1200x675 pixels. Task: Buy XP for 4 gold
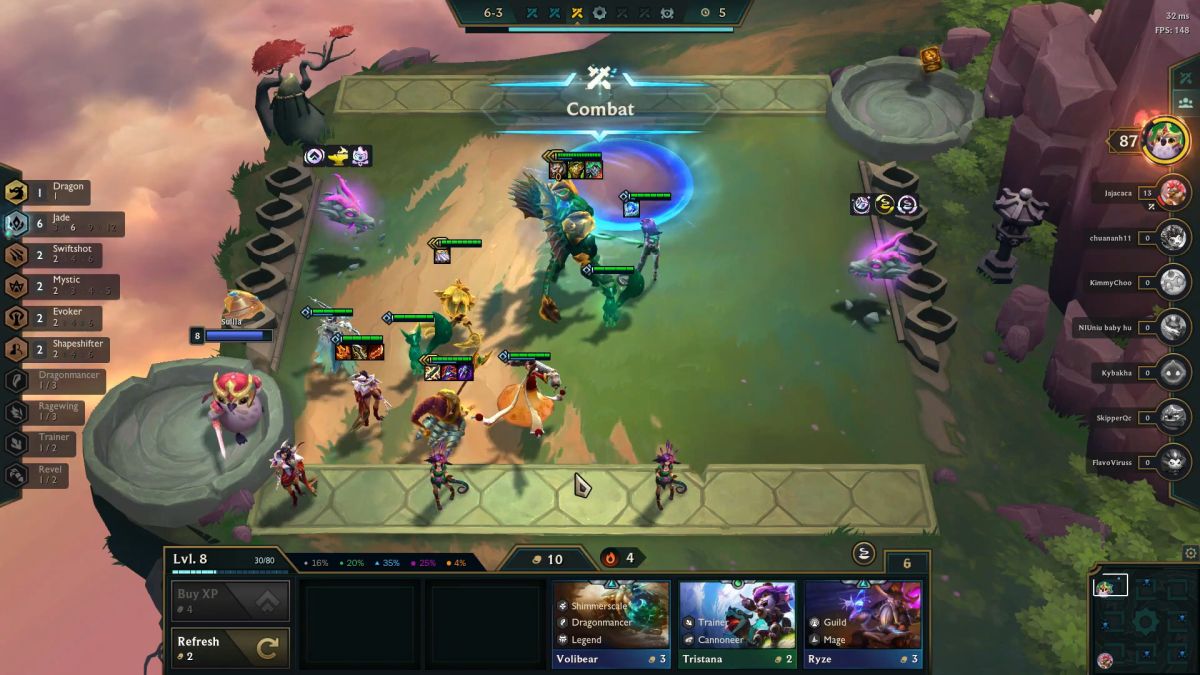click(230, 600)
